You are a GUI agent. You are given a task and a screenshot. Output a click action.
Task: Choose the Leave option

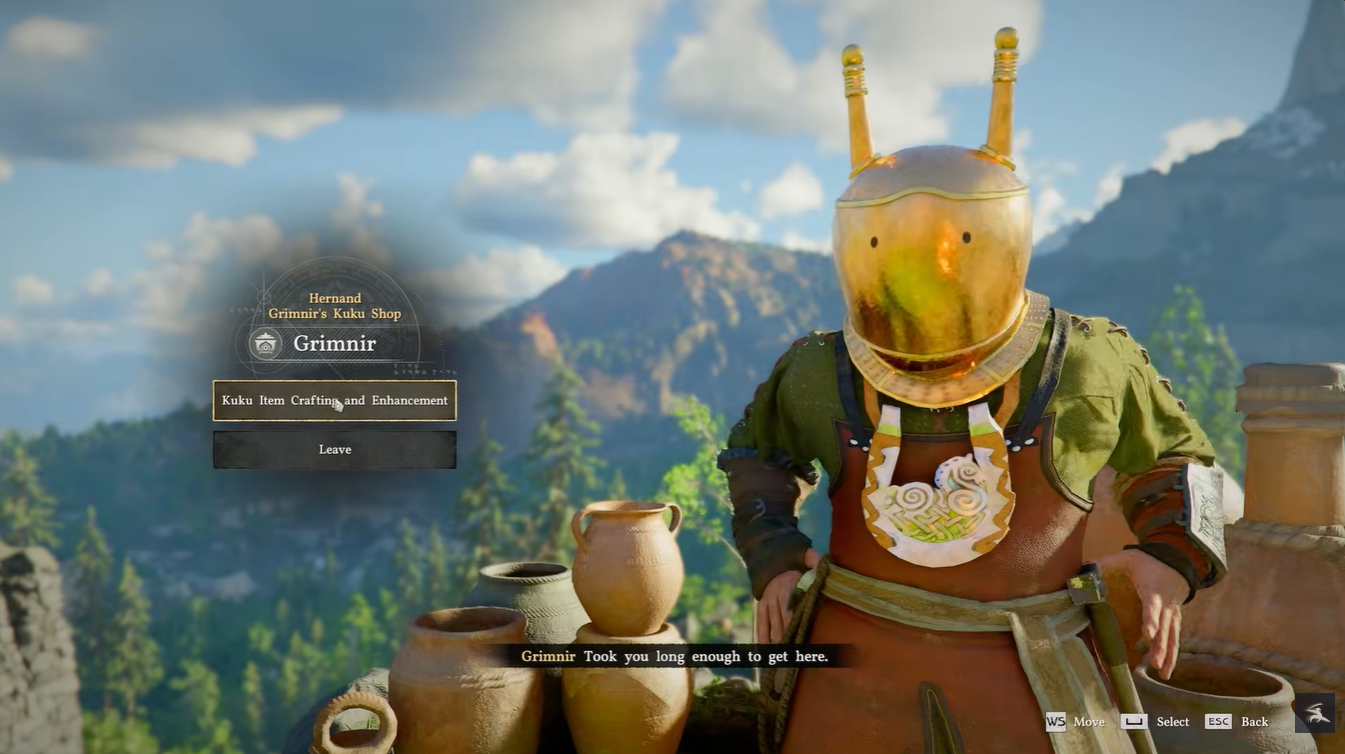(x=334, y=450)
